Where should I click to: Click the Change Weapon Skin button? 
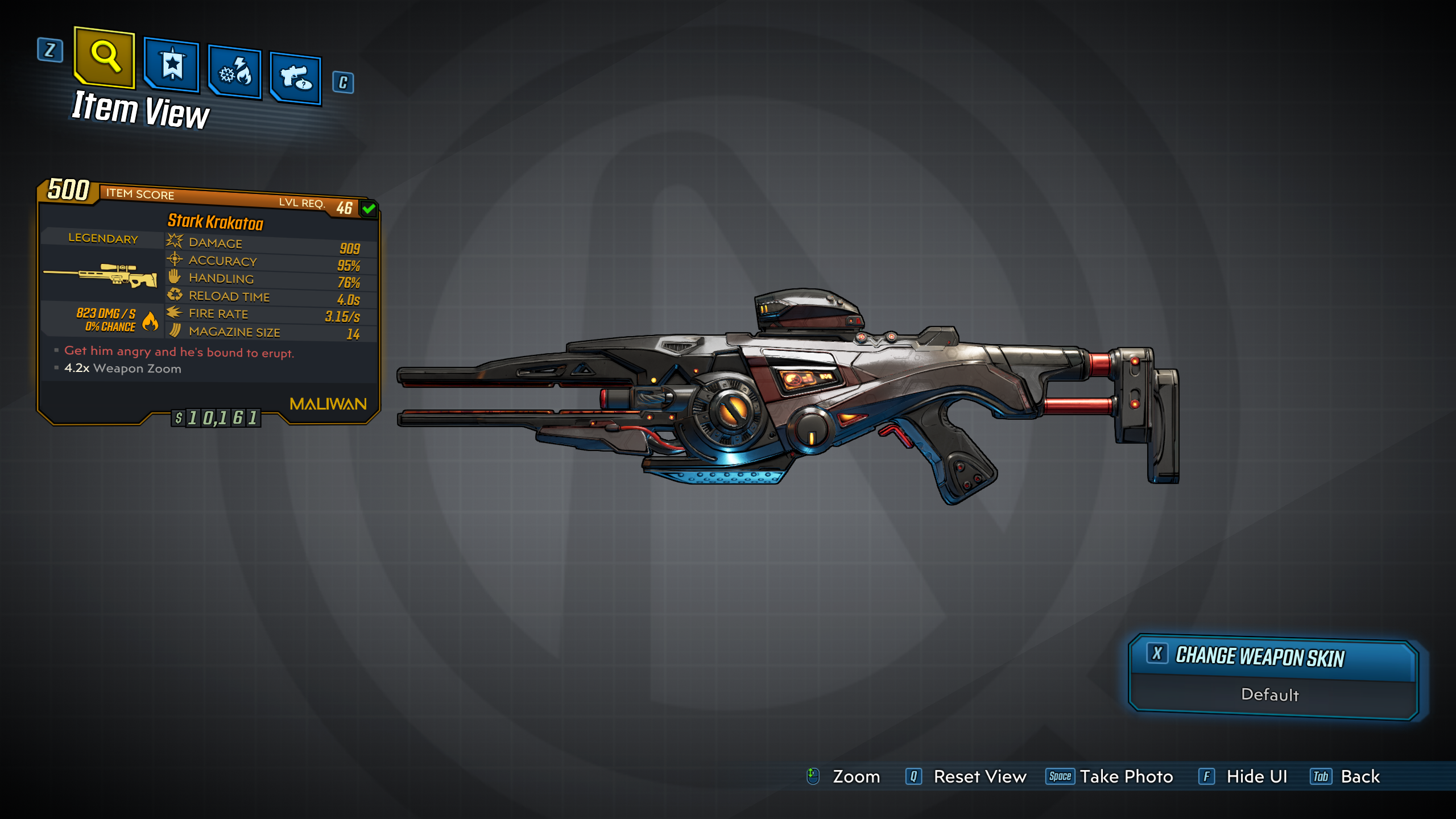coord(1273,657)
